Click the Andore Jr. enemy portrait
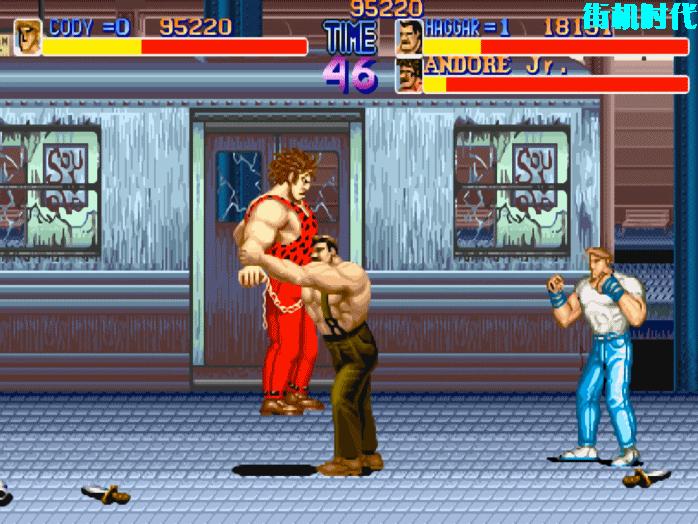This screenshot has width=698, height=524. (408, 76)
